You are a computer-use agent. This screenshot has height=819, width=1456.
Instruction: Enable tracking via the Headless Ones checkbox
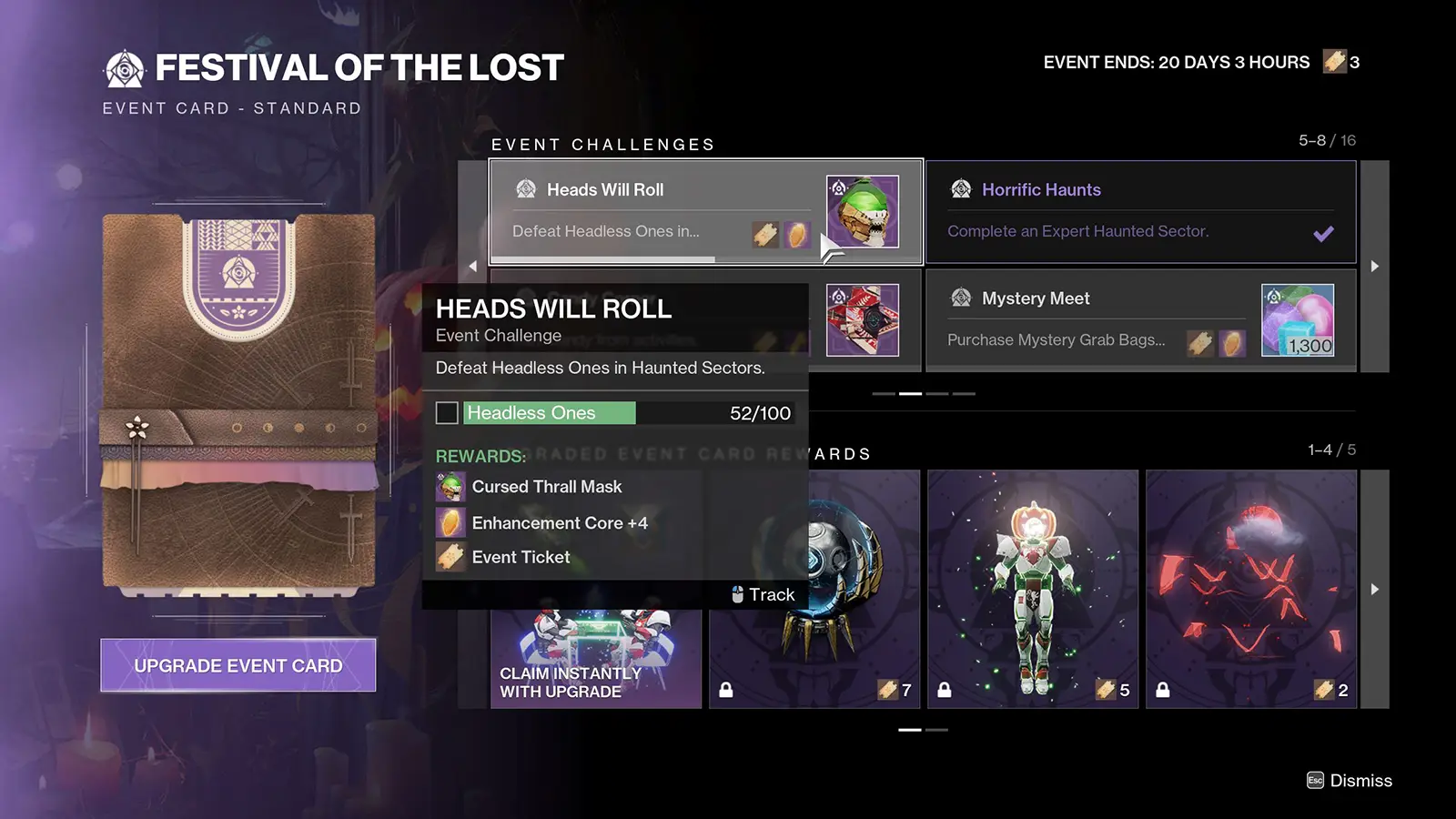[x=447, y=412]
